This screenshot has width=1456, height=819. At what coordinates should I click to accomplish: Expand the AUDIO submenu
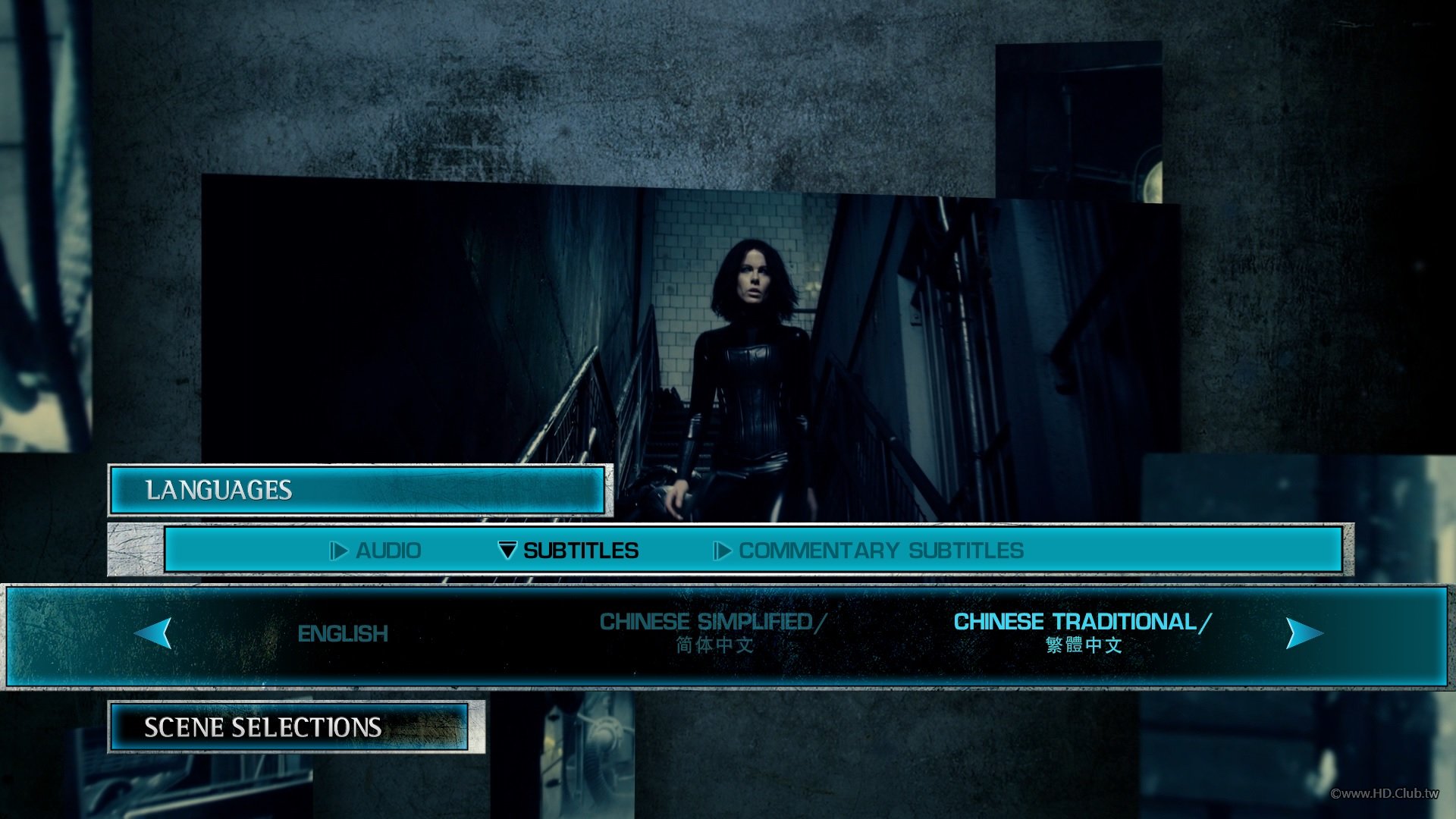coord(389,551)
